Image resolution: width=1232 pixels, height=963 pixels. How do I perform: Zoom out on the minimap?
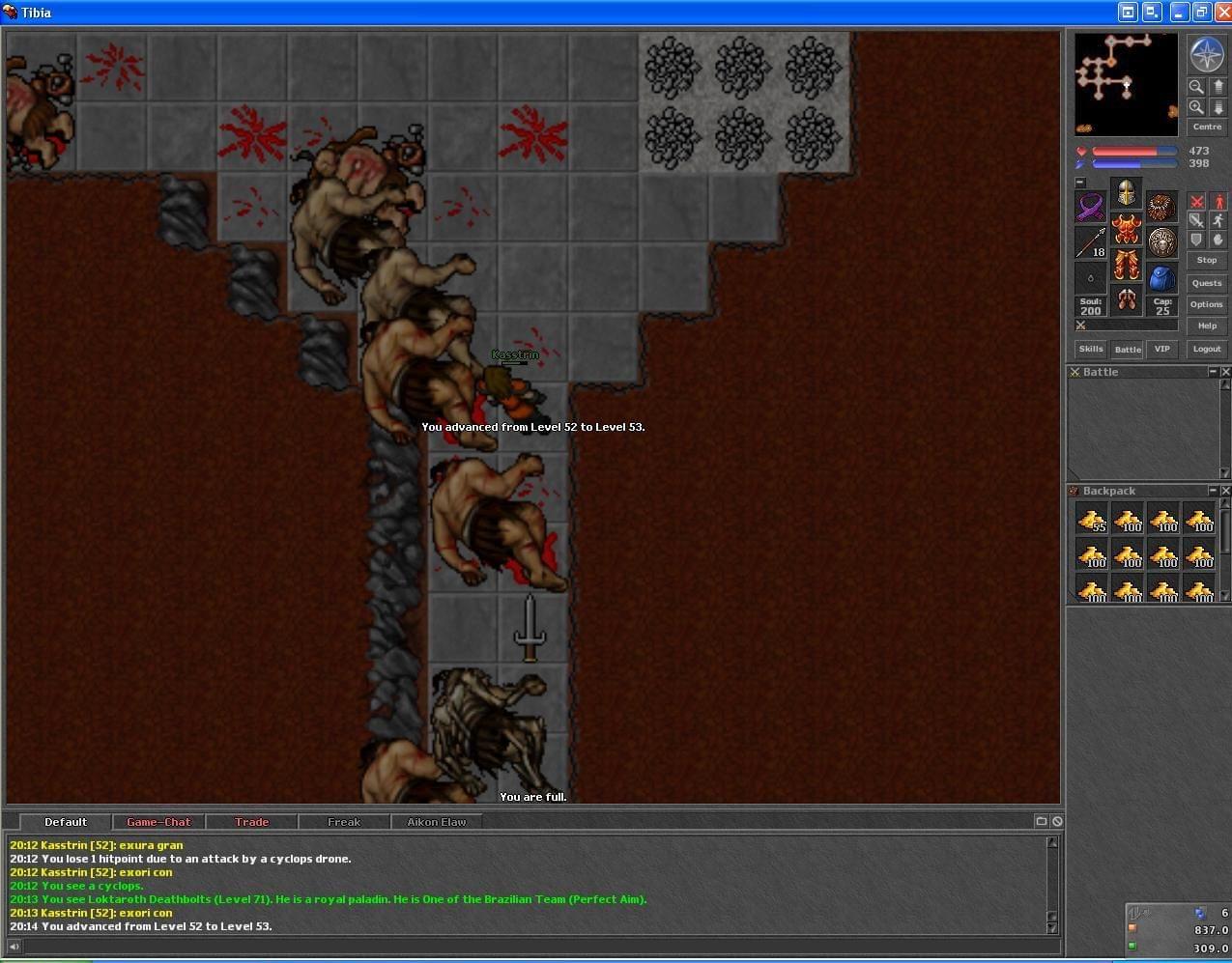(1196, 86)
